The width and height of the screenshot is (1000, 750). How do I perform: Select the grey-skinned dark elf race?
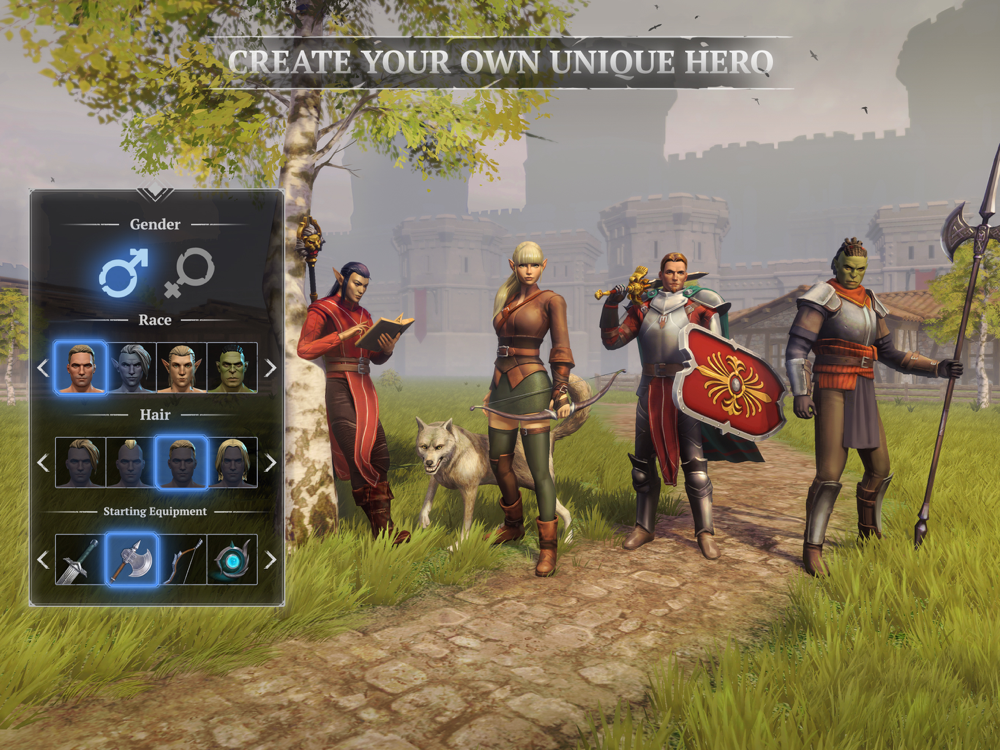point(131,367)
